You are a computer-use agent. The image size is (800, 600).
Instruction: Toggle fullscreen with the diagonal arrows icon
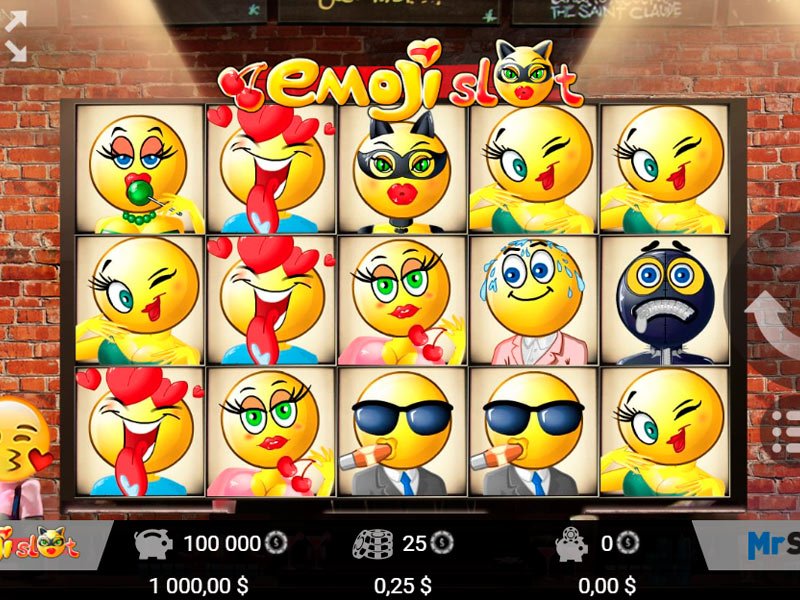tap(16, 37)
